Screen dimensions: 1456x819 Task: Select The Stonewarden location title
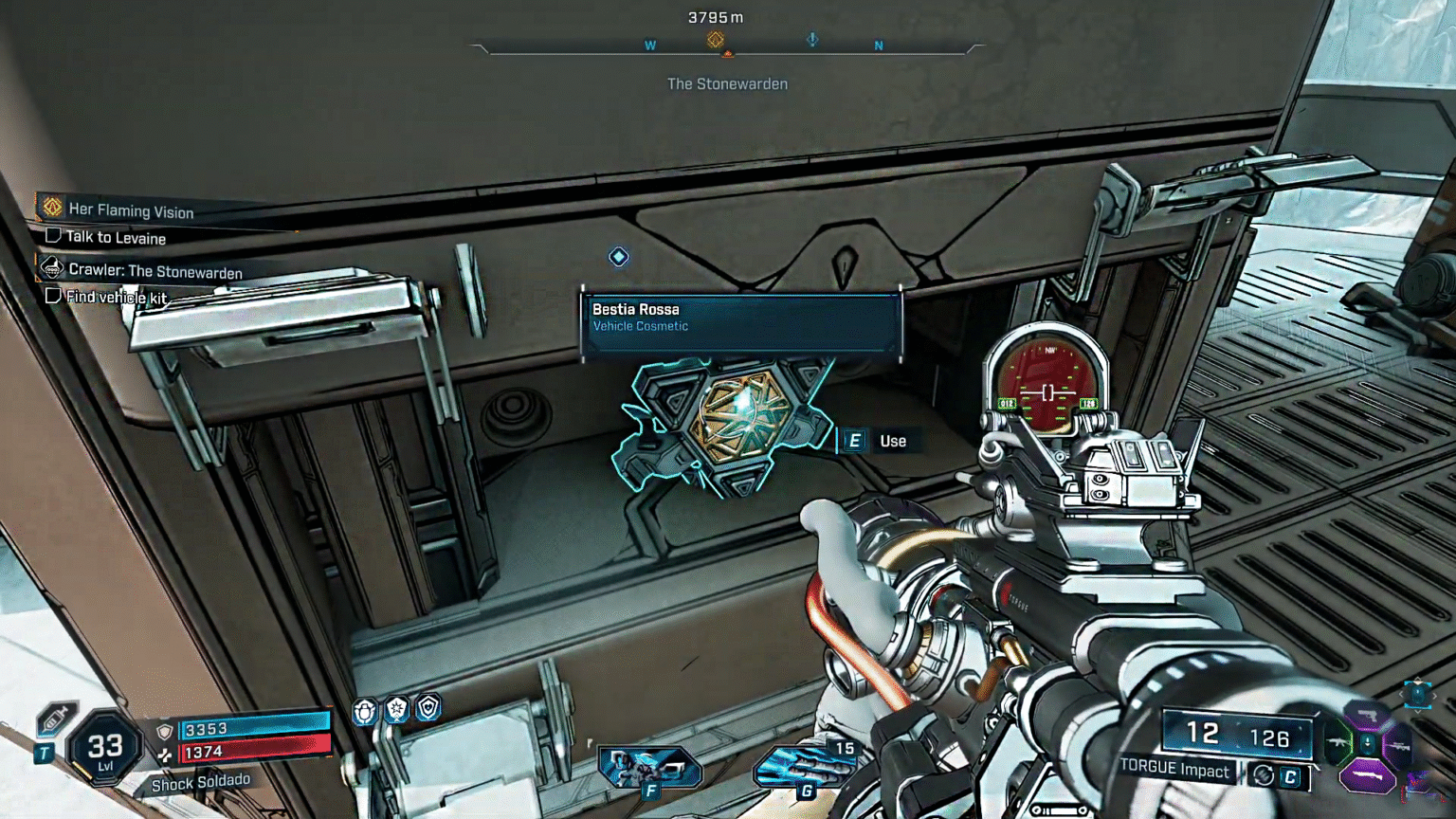tap(727, 83)
